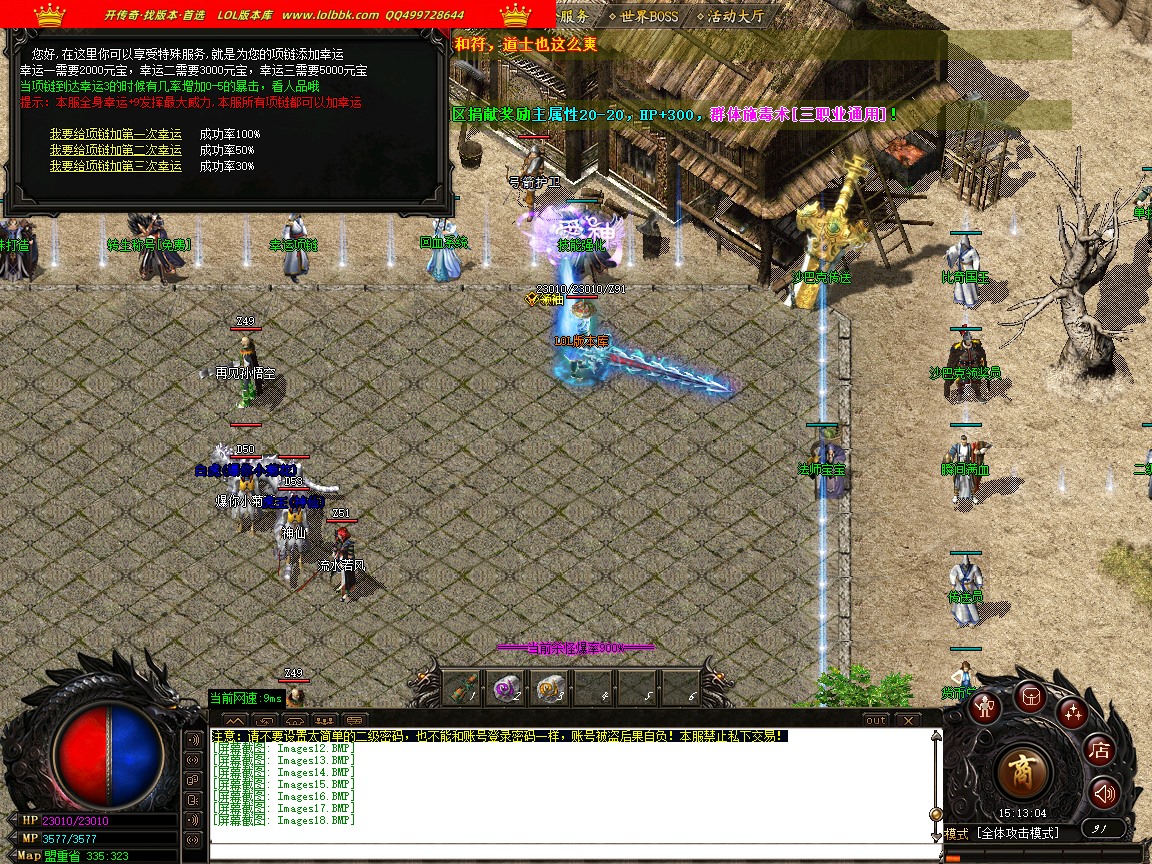This screenshot has height=864, width=1152.
Task: Click the chat panel 'out' button
Action: (x=876, y=720)
